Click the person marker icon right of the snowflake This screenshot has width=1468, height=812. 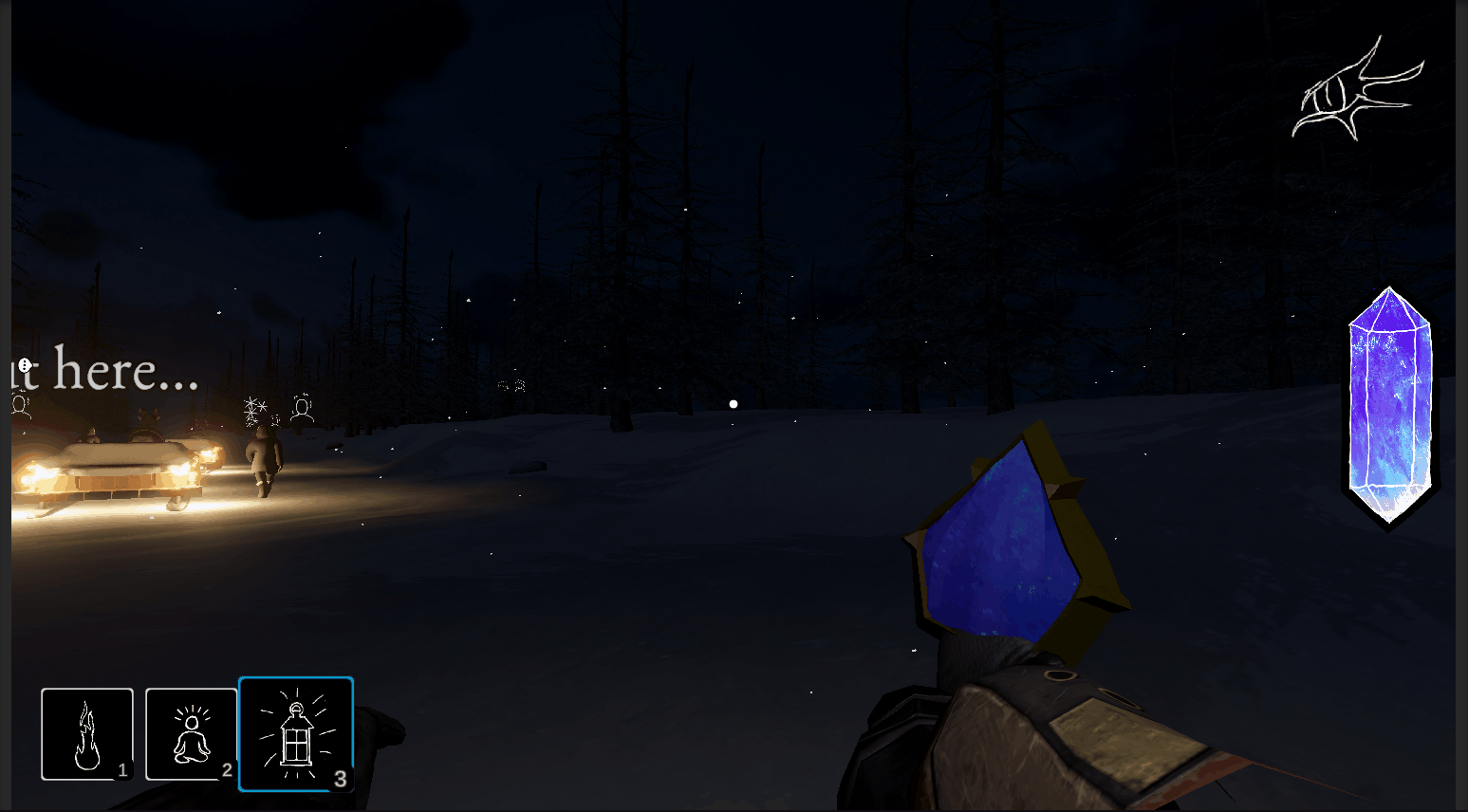[303, 408]
